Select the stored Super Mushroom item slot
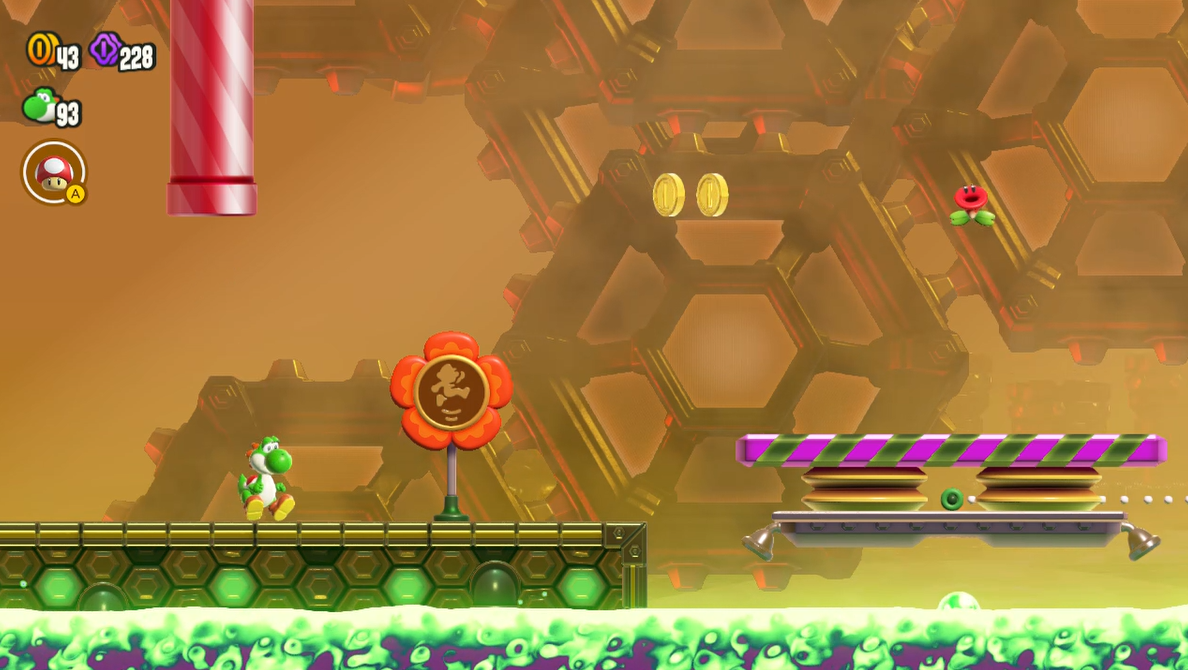This screenshot has height=670, width=1188. pos(54,172)
